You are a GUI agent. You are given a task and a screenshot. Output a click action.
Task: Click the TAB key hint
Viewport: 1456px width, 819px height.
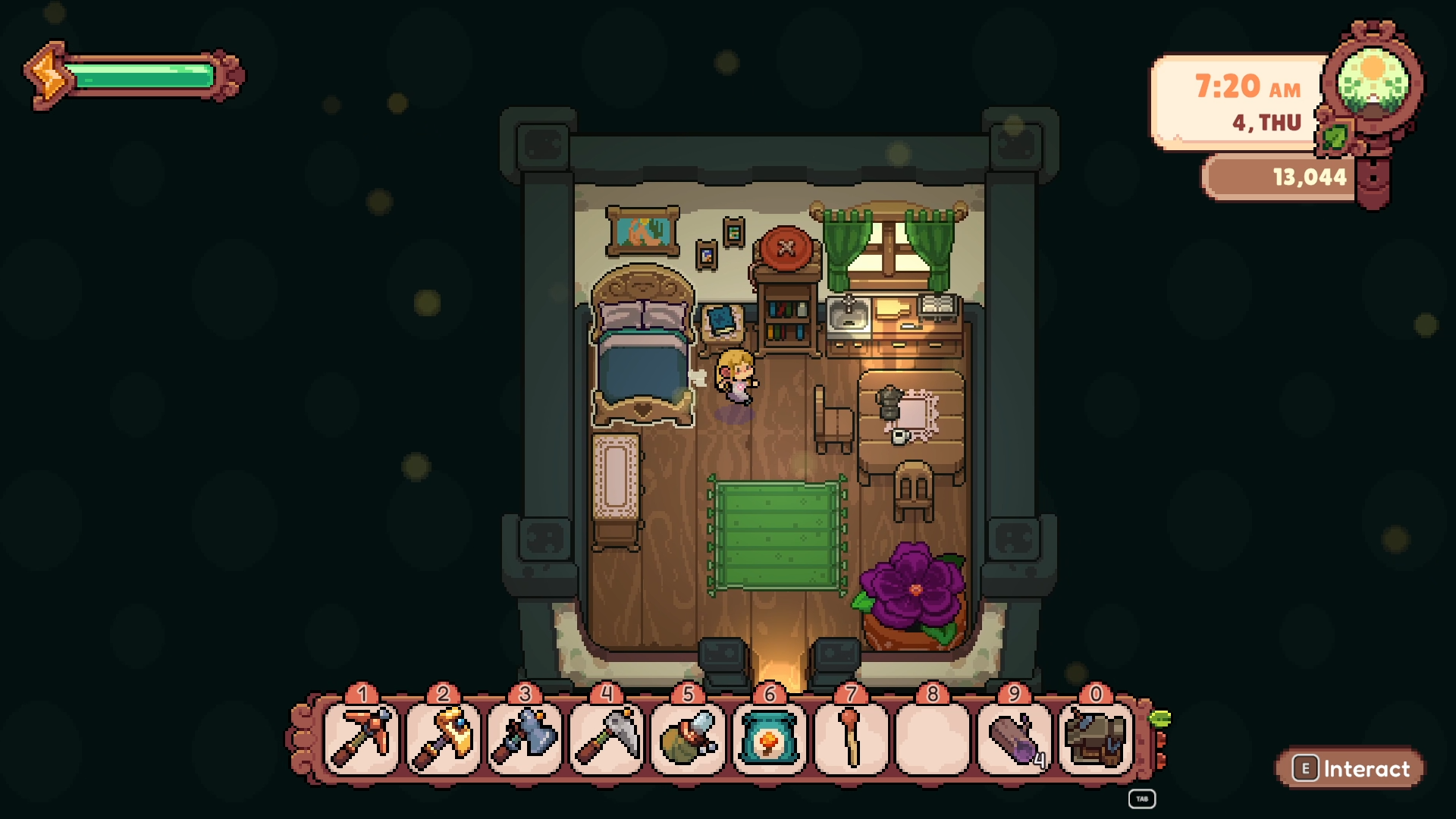[x=1141, y=798]
